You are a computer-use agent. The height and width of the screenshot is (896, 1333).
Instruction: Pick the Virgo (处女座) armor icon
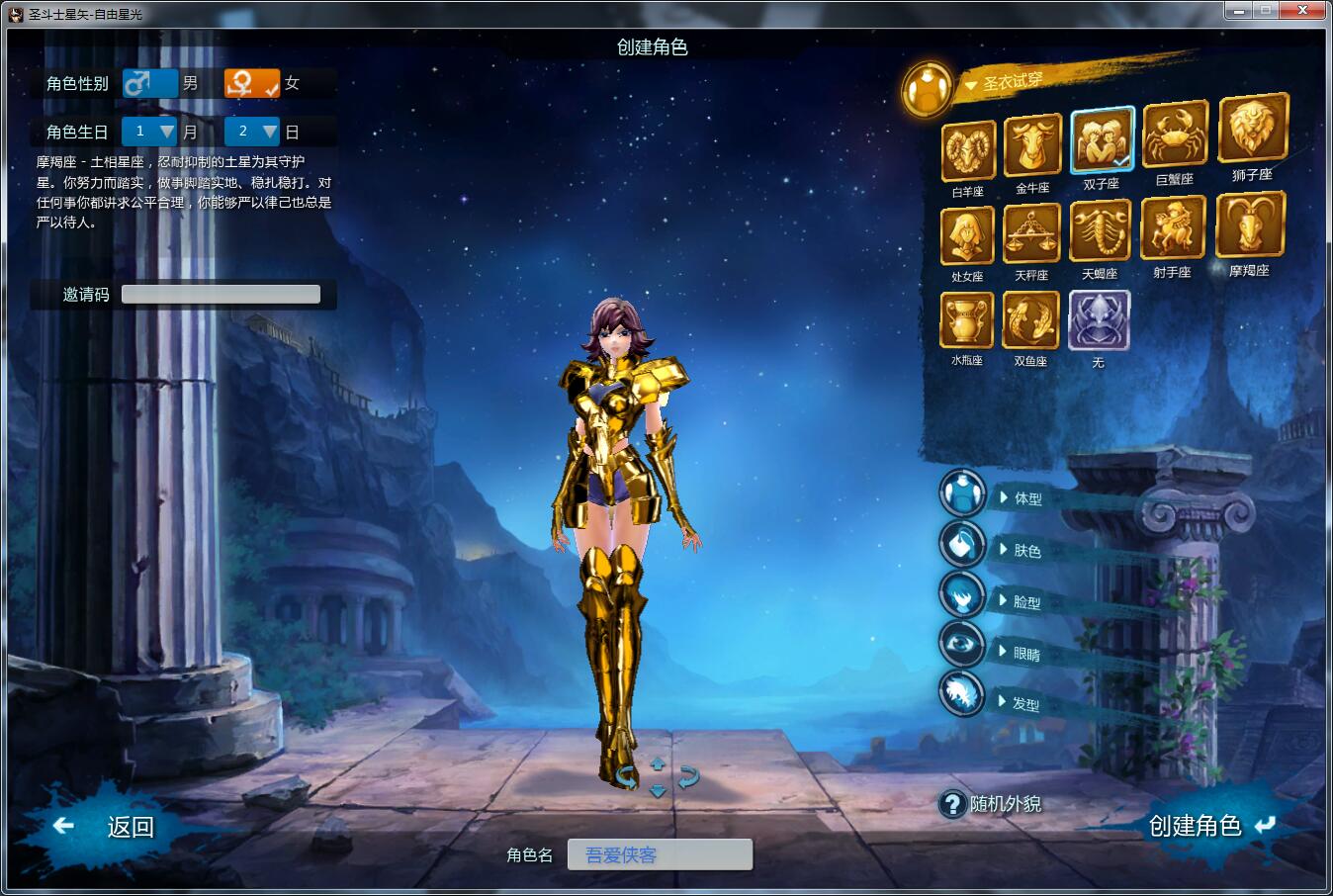point(966,237)
